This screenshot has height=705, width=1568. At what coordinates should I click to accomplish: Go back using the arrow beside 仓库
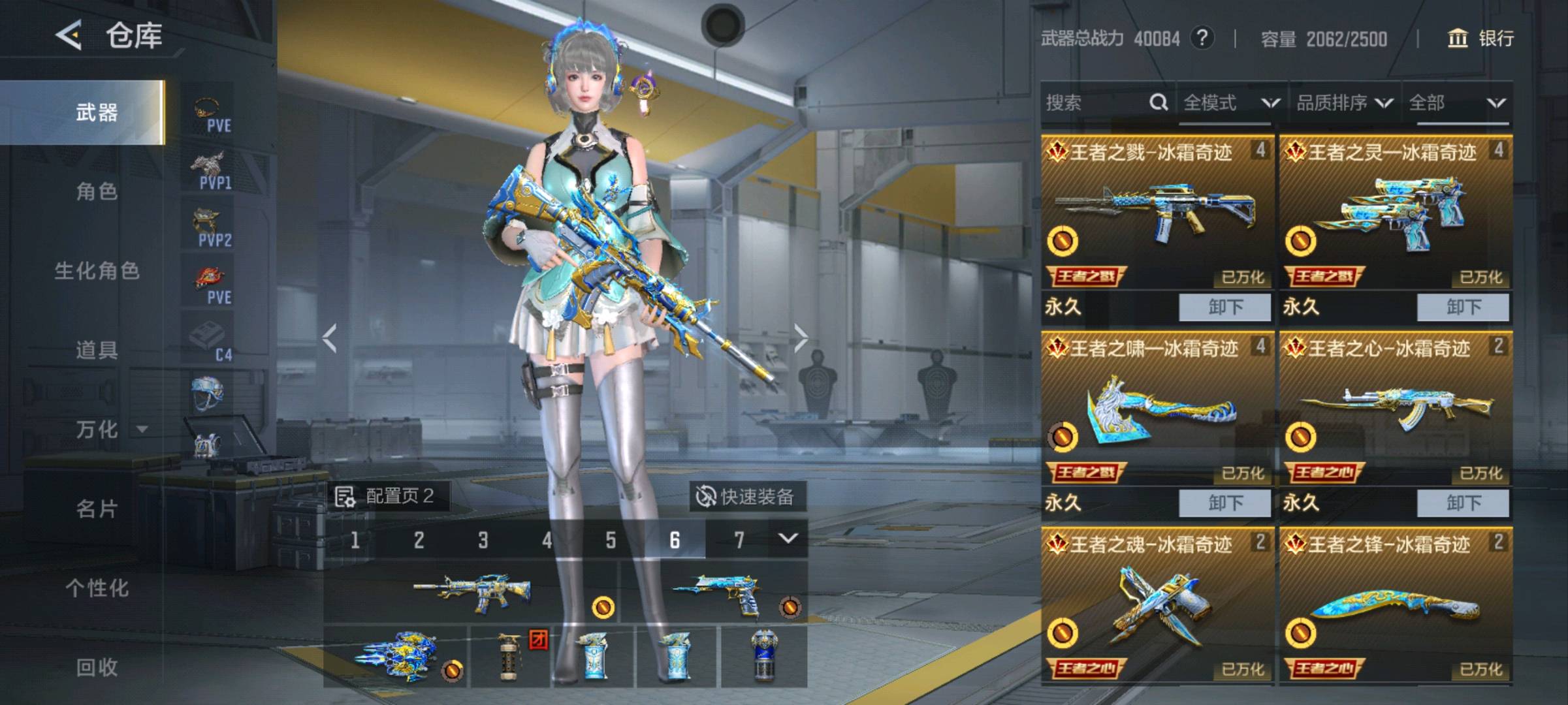point(69,35)
